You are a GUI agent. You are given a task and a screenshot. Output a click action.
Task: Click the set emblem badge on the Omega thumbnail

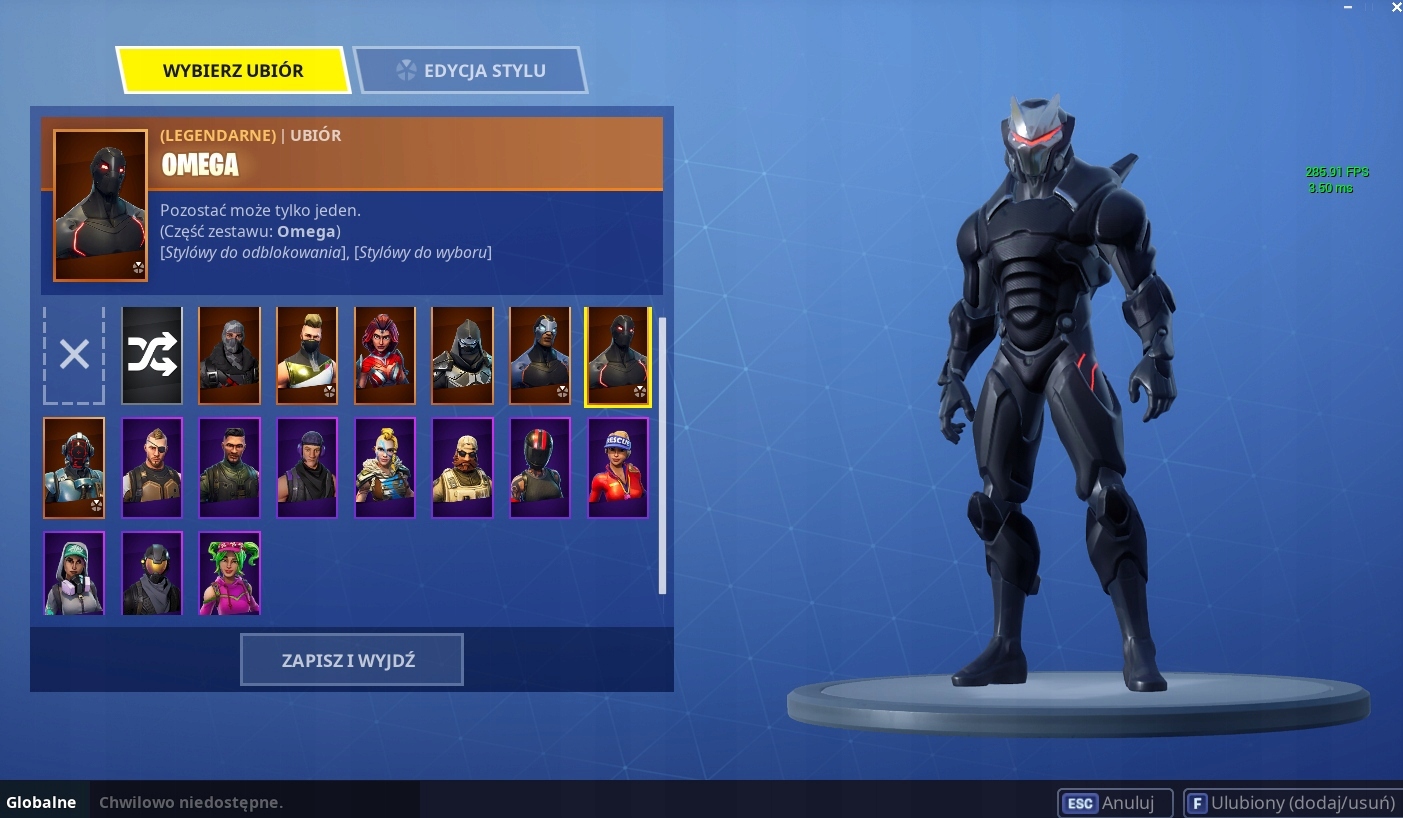[640, 393]
